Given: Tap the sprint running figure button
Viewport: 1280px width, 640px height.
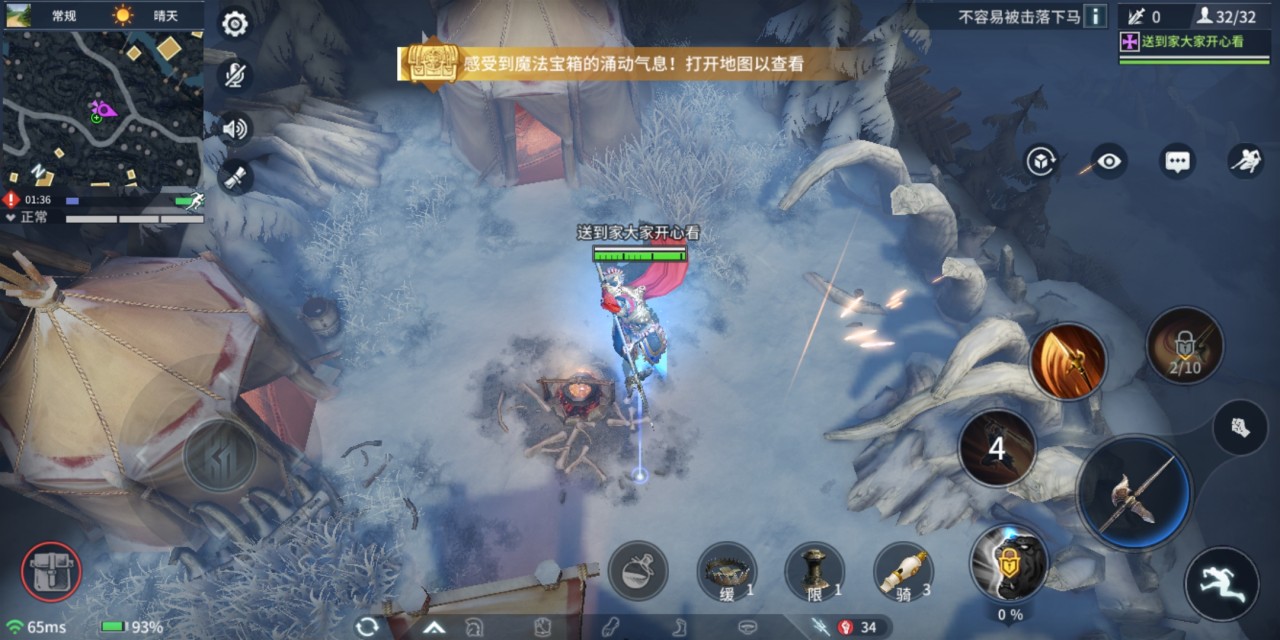Looking at the screenshot, I should point(1221,583).
